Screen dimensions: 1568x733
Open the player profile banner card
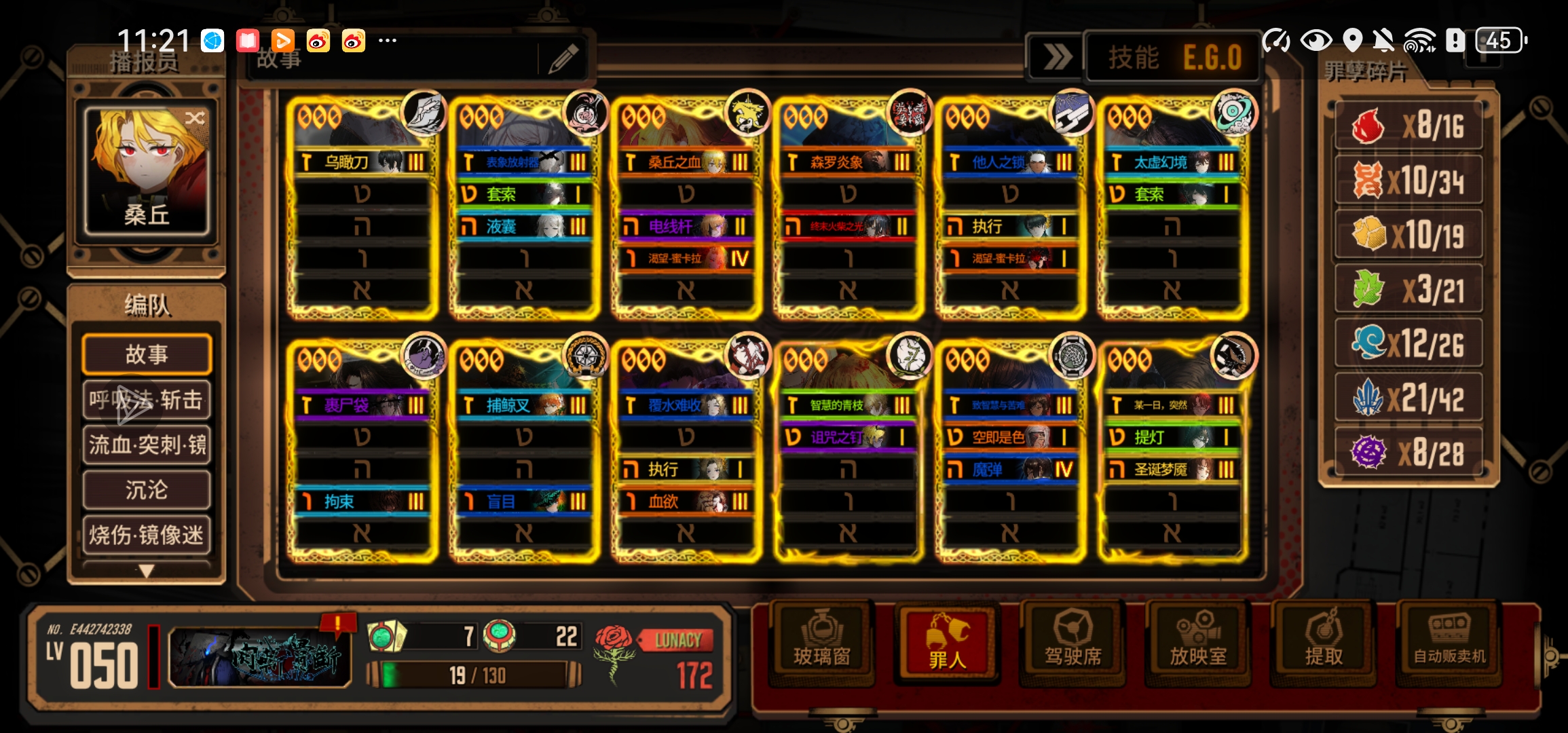click(260, 656)
